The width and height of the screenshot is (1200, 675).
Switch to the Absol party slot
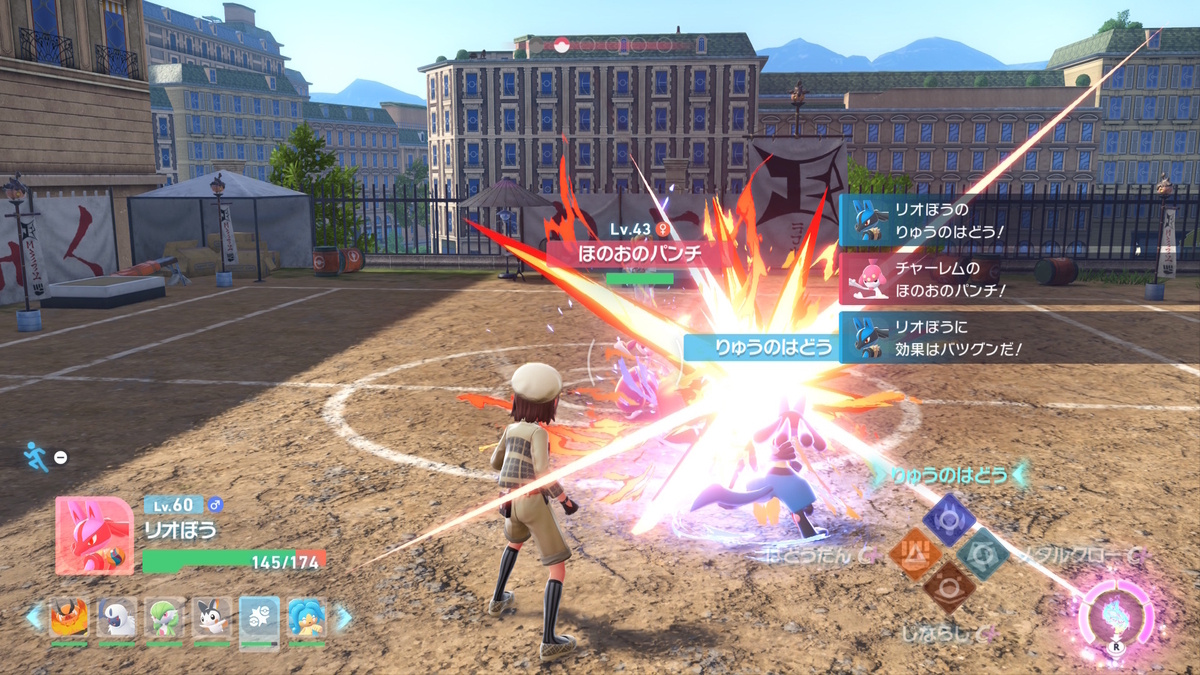click(x=116, y=618)
